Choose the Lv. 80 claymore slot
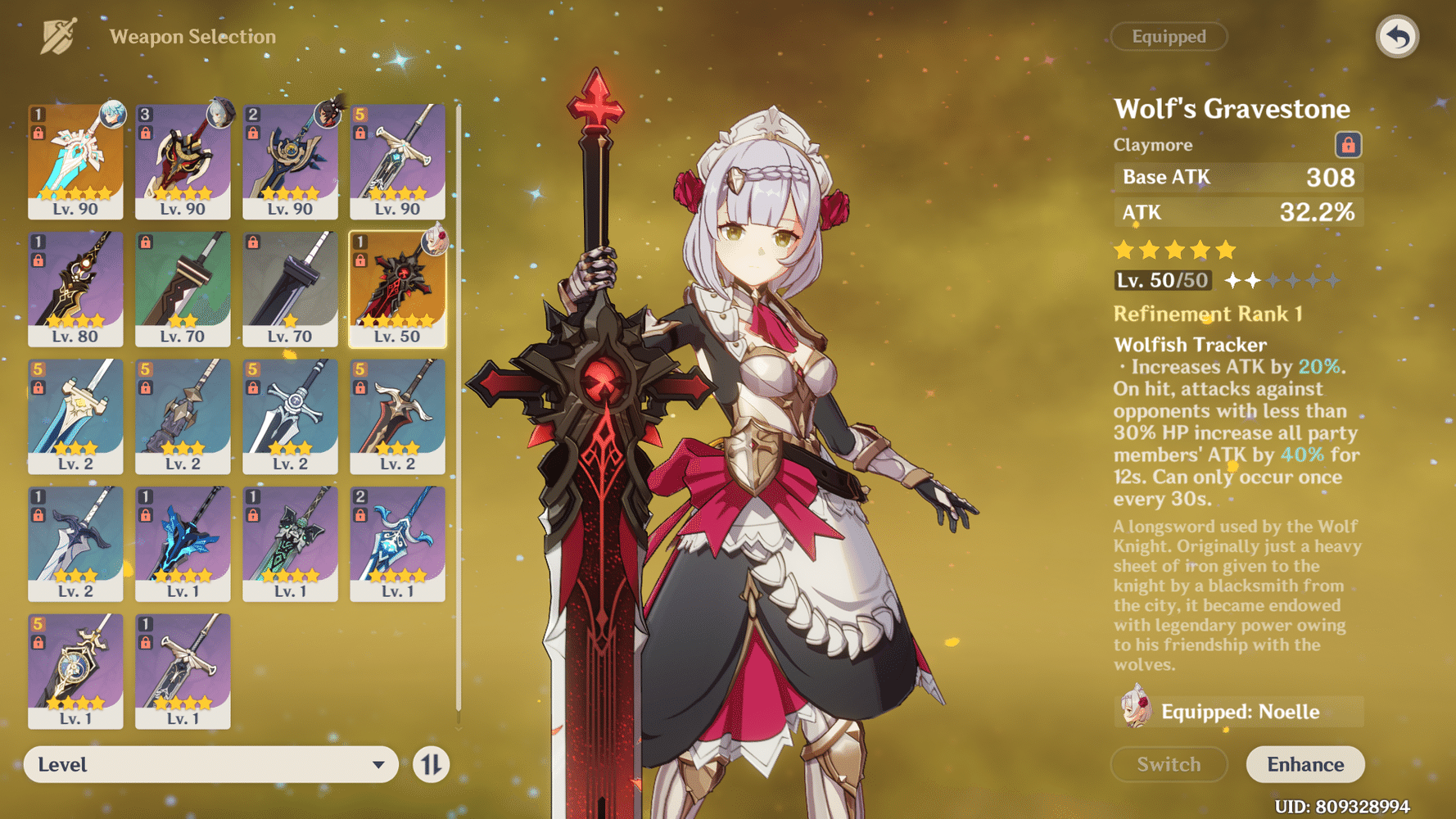 75,288
